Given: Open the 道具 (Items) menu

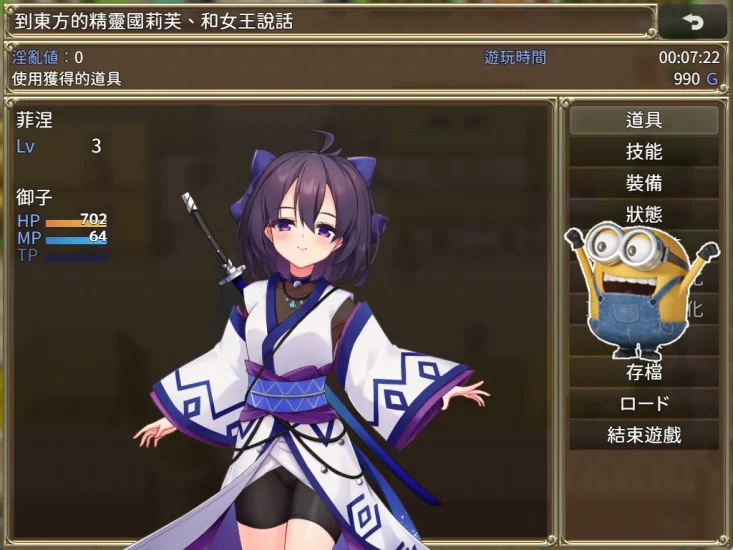Looking at the screenshot, I should click(644, 121).
